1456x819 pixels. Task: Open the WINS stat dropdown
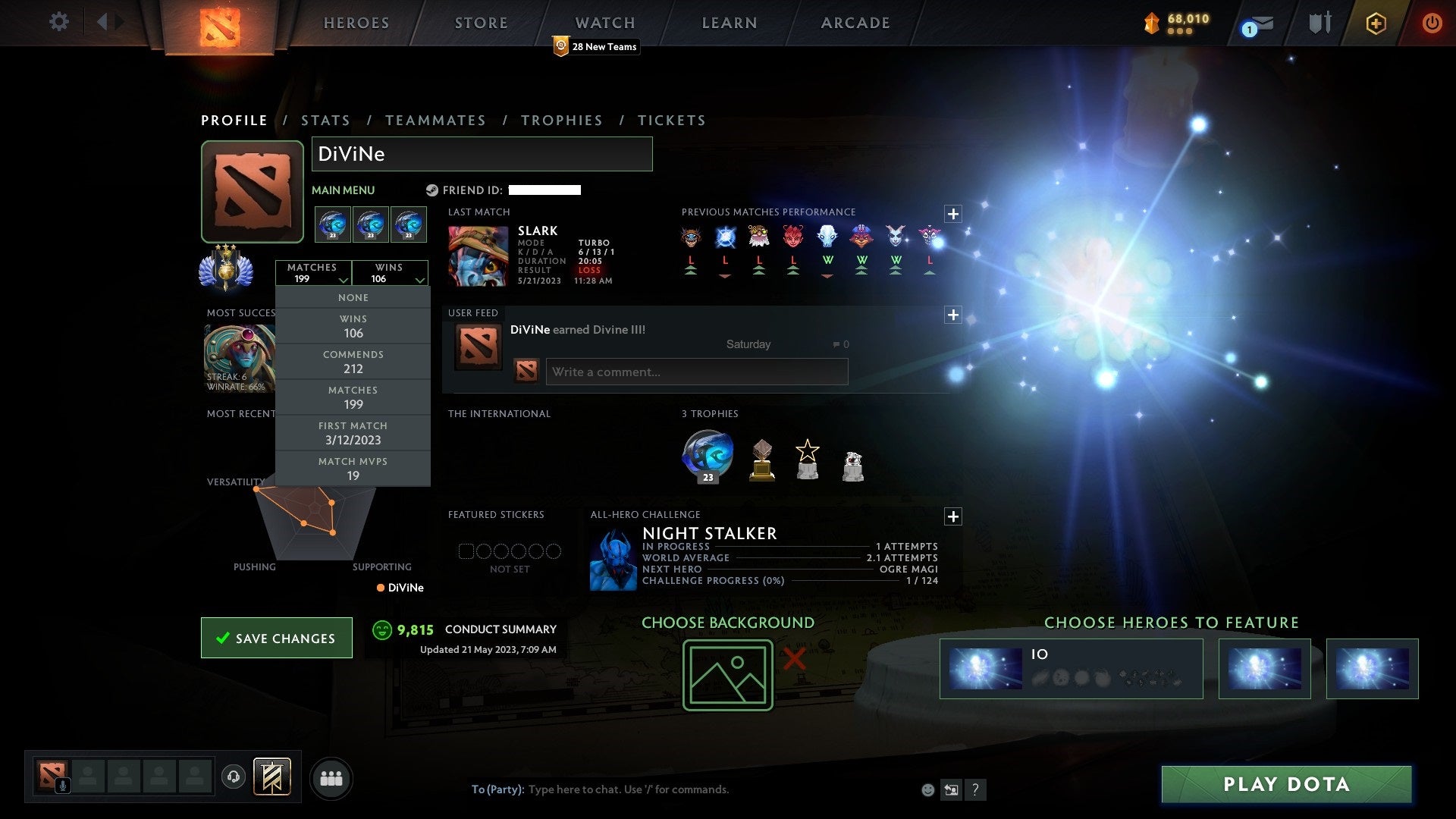click(391, 273)
